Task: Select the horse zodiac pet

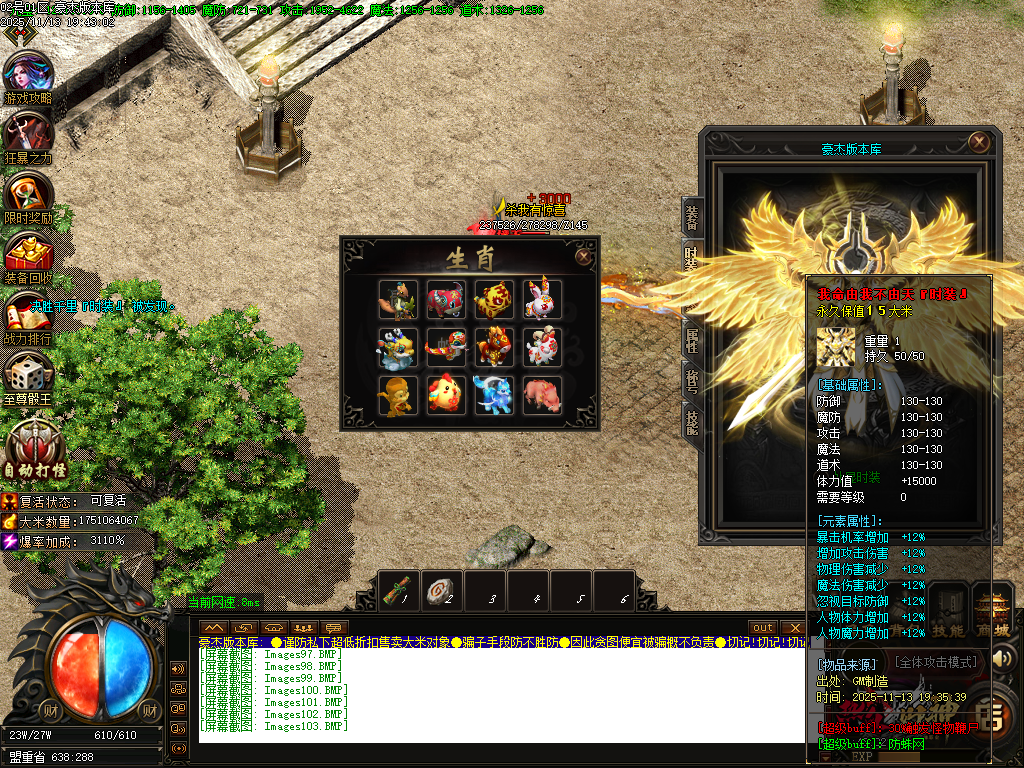Action: pos(494,347)
